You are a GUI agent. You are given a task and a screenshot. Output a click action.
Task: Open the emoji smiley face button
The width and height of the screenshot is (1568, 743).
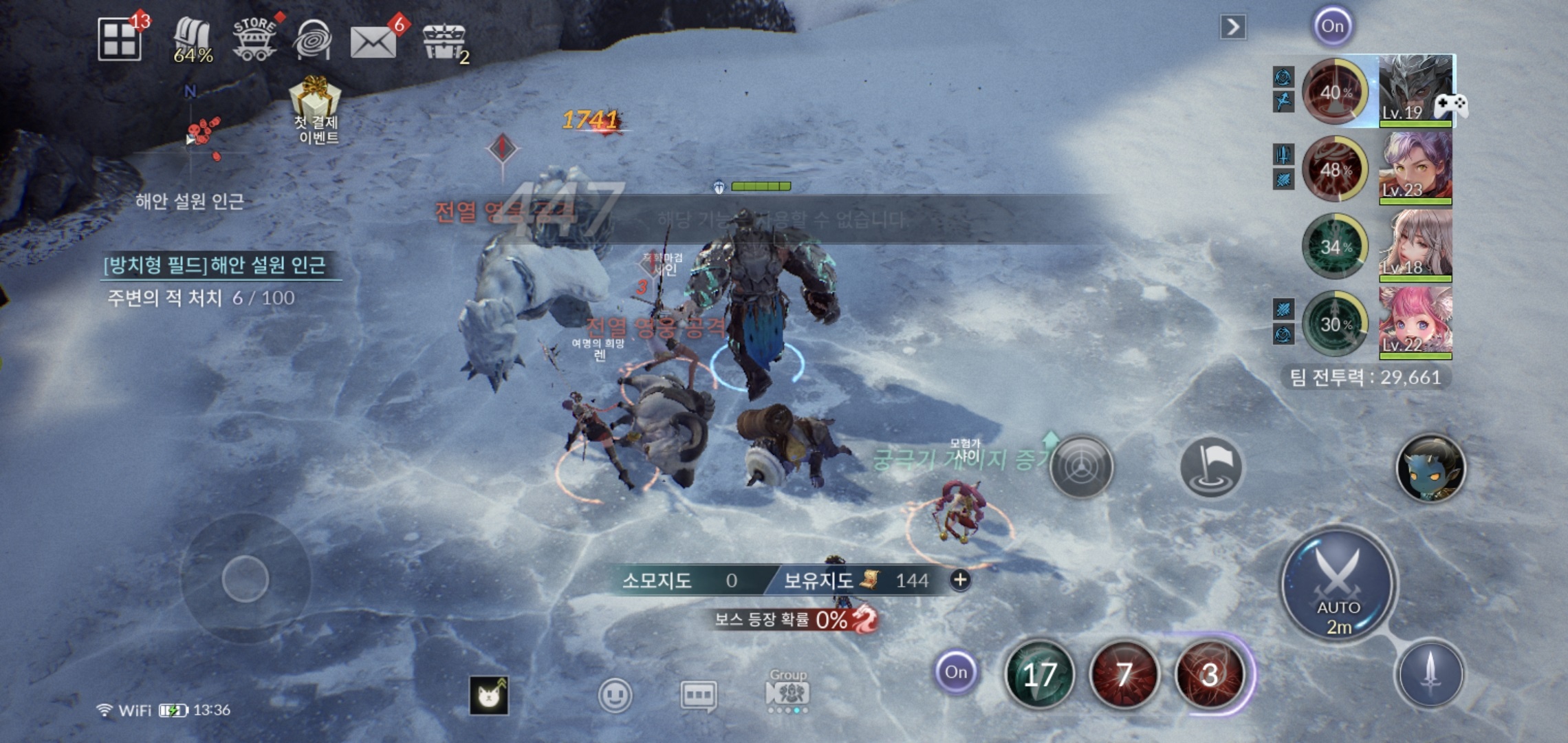(615, 696)
